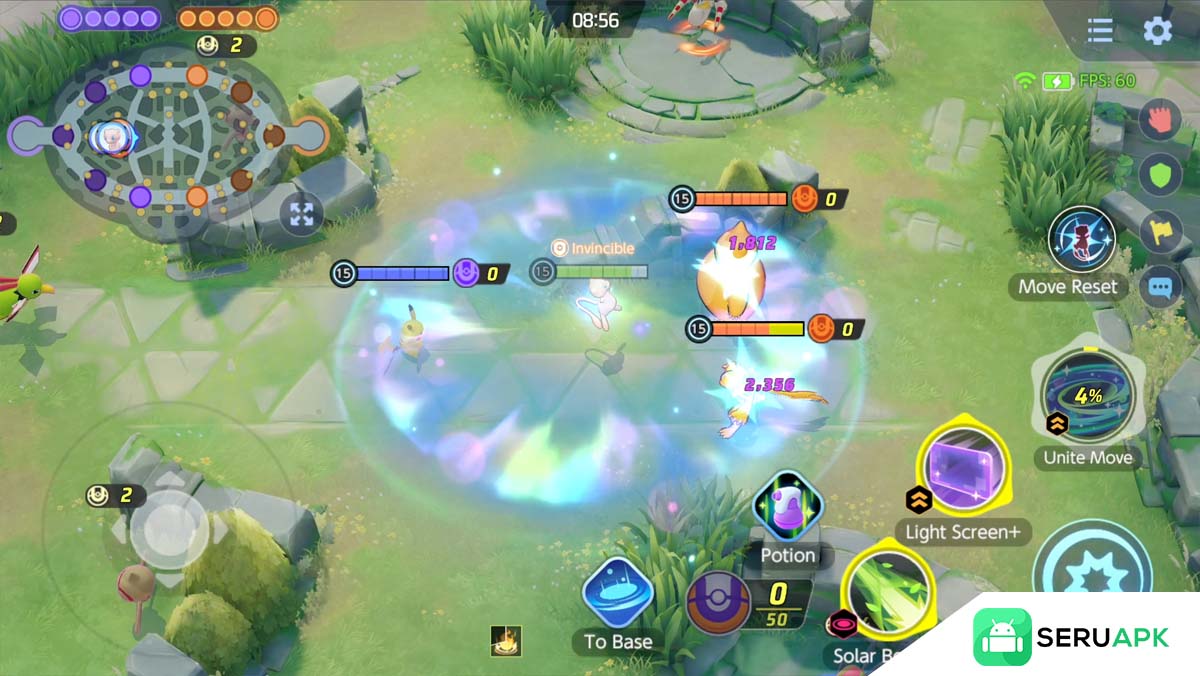Open the scoreboard list menu
The width and height of the screenshot is (1200, 676).
[x=1100, y=30]
